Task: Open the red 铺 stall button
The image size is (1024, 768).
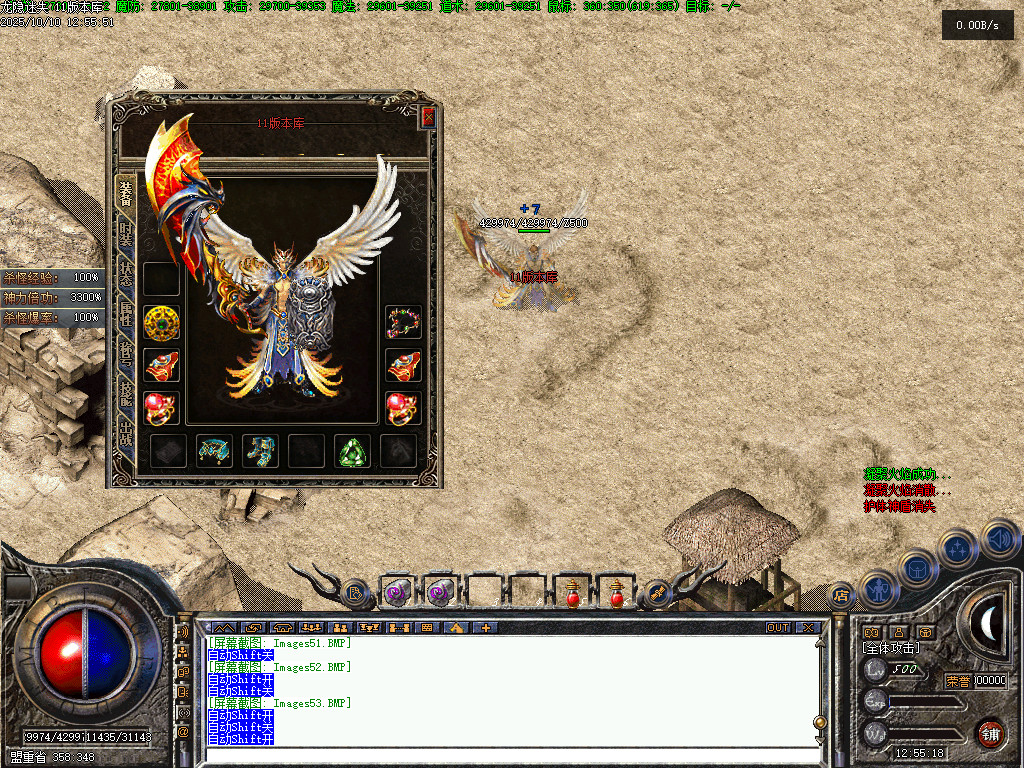Action: pos(990,733)
